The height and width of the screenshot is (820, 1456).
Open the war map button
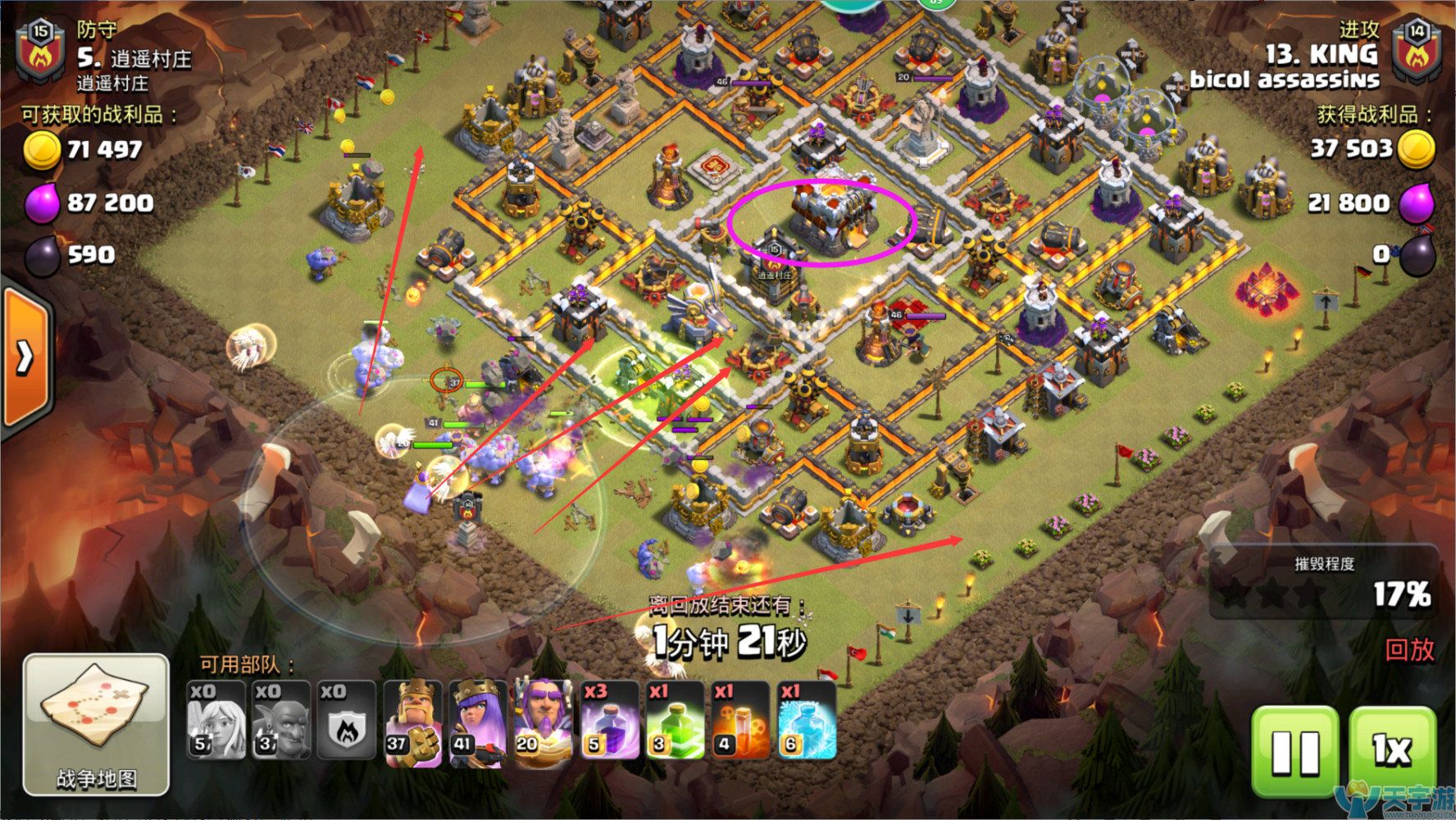(x=96, y=725)
